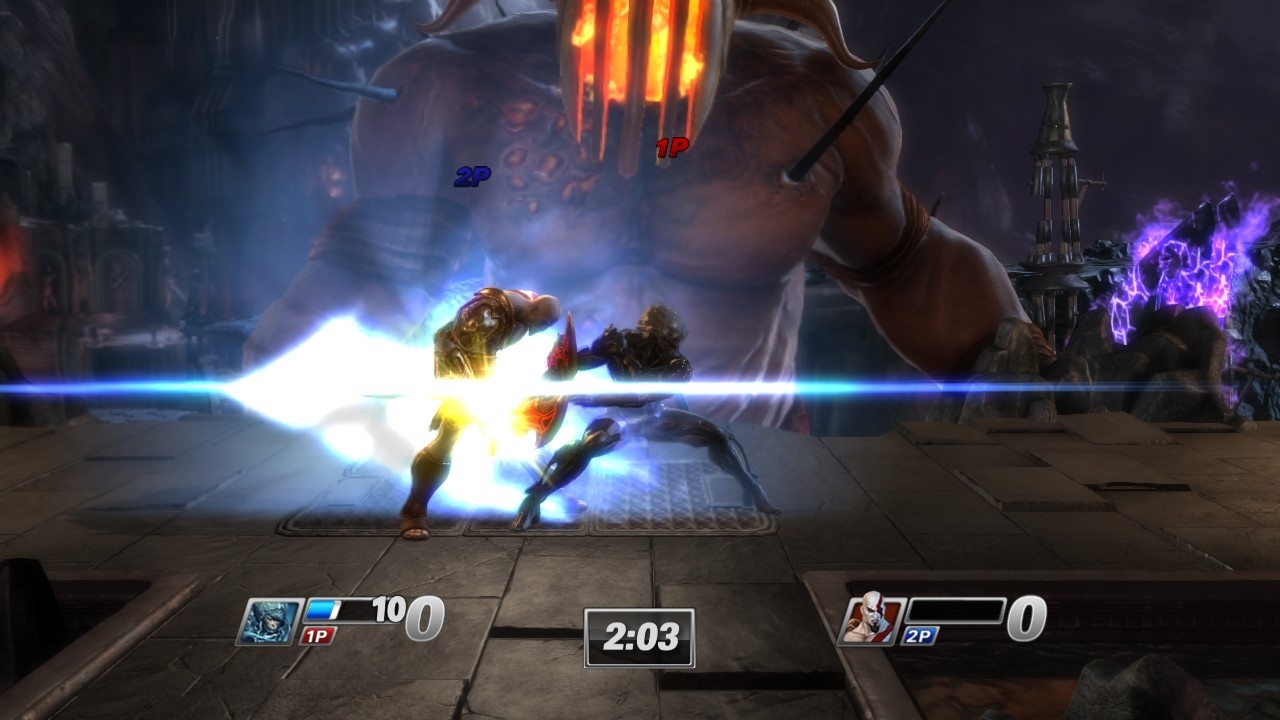The height and width of the screenshot is (720, 1280).
Task: Select the blue 2P player badge
Action: (918, 634)
